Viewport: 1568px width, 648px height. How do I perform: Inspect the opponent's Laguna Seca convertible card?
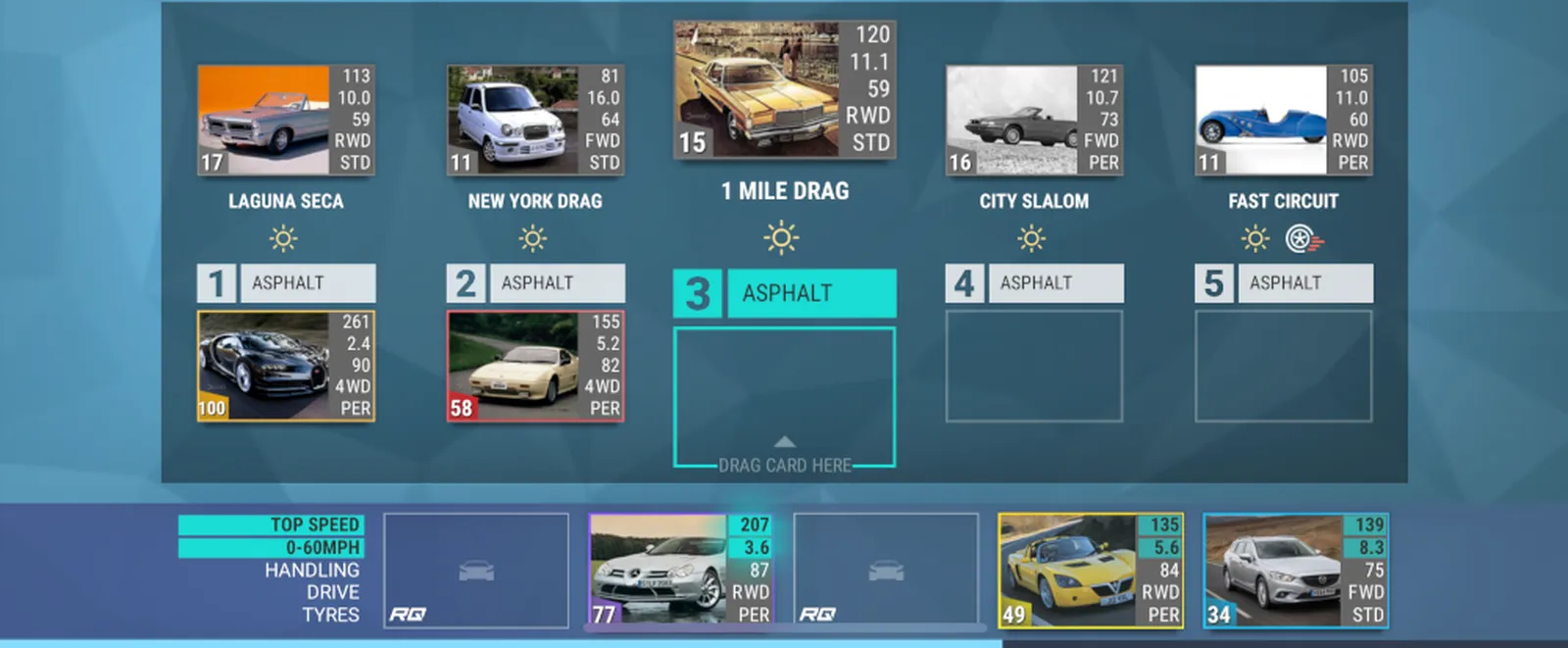pos(285,120)
